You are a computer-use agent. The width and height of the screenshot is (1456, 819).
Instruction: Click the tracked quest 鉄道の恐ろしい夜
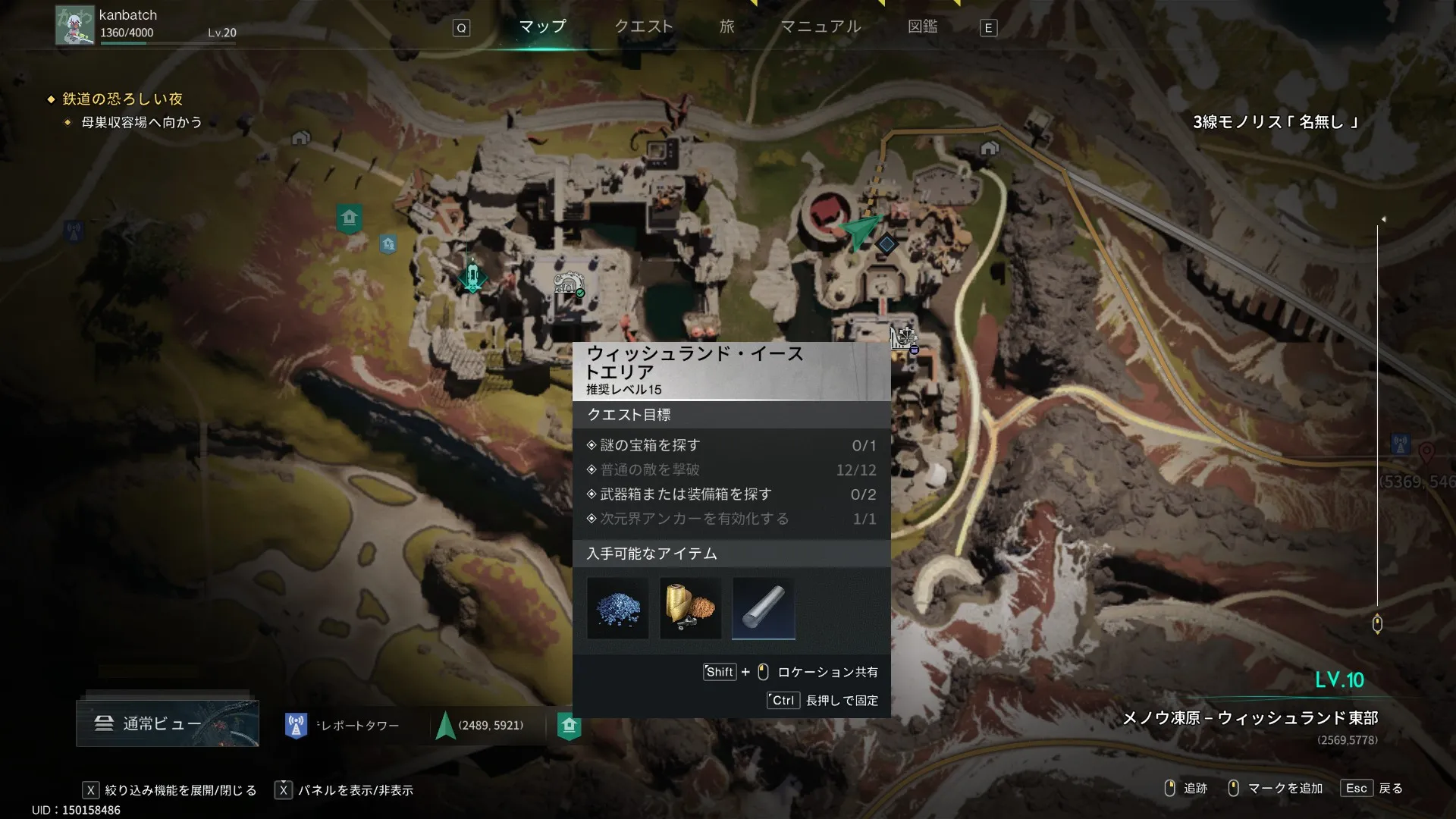[122, 99]
